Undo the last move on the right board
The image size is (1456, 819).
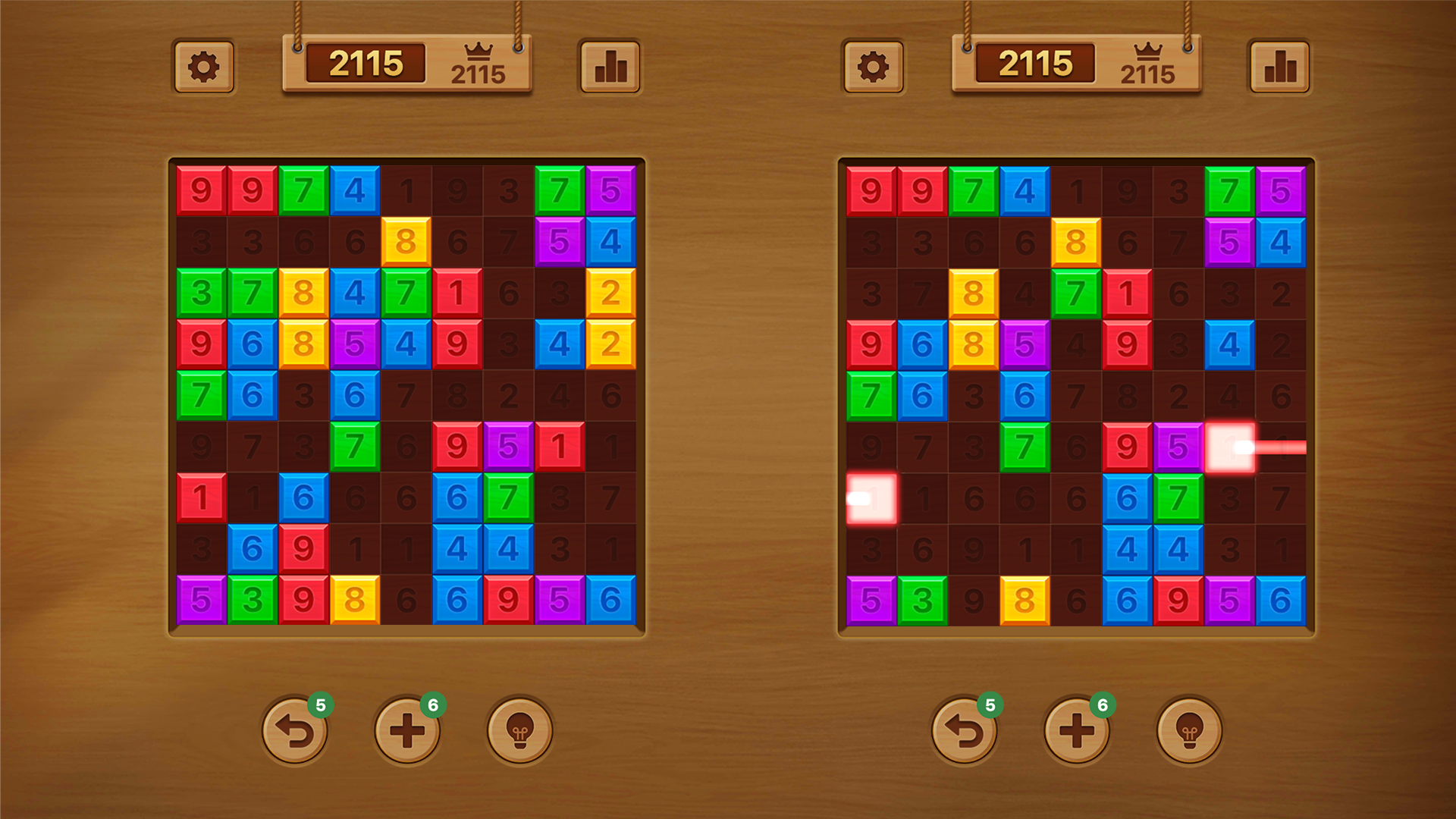pyautogui.click(x=965, y=728)
